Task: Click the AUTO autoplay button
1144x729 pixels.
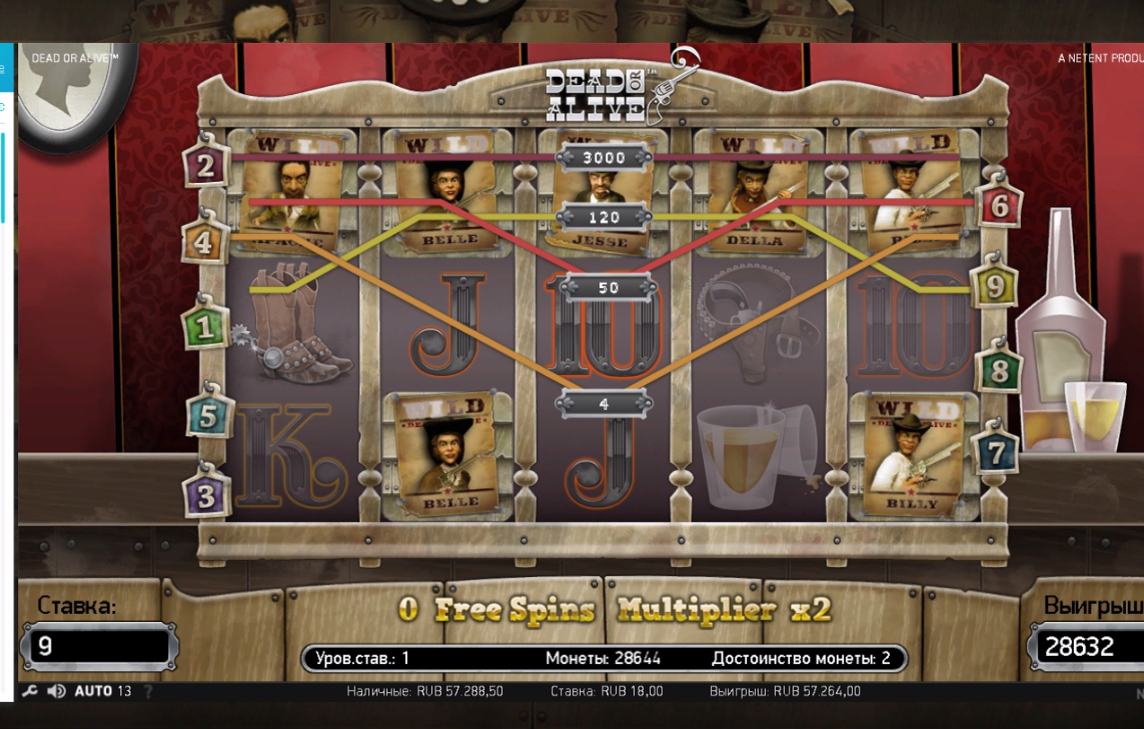Action: point(93,691)
